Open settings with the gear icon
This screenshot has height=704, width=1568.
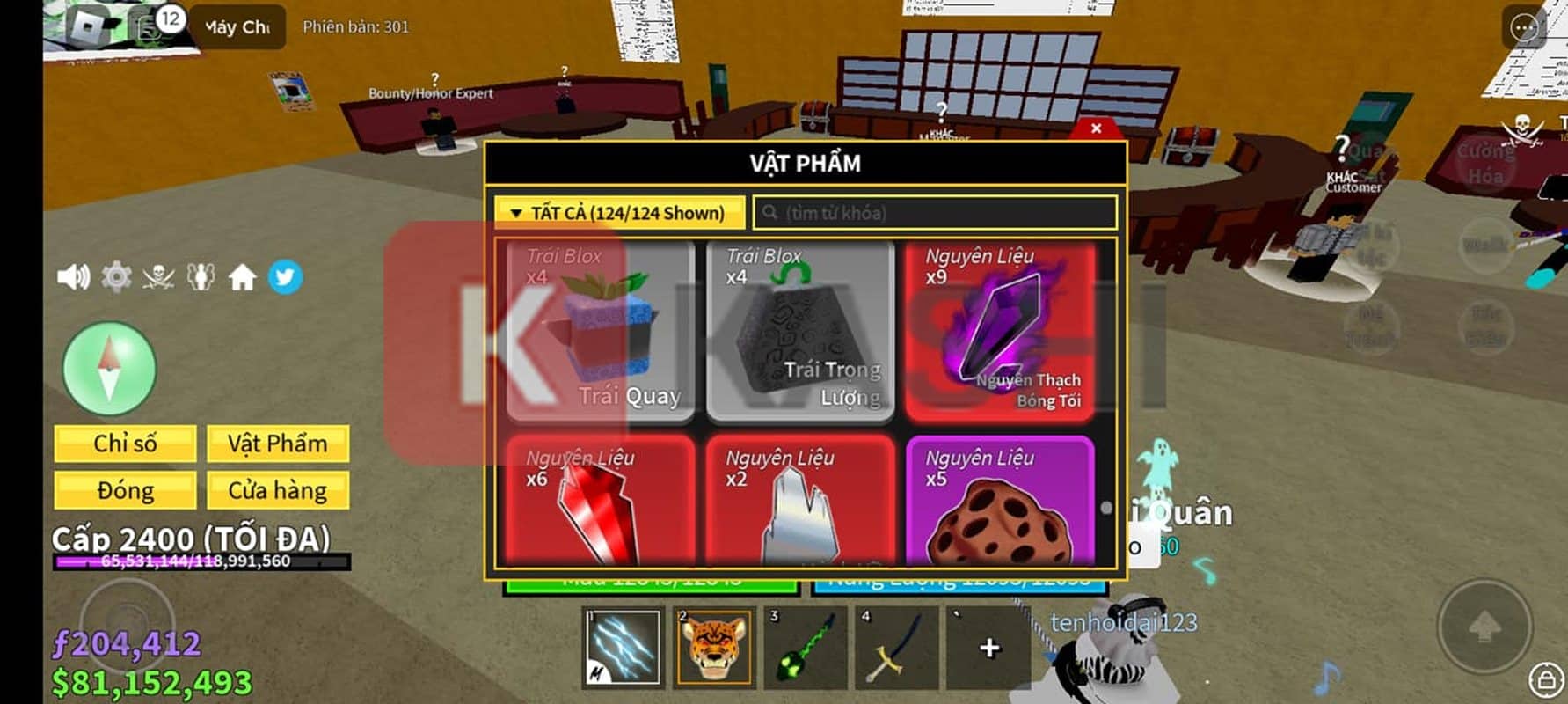116,278
